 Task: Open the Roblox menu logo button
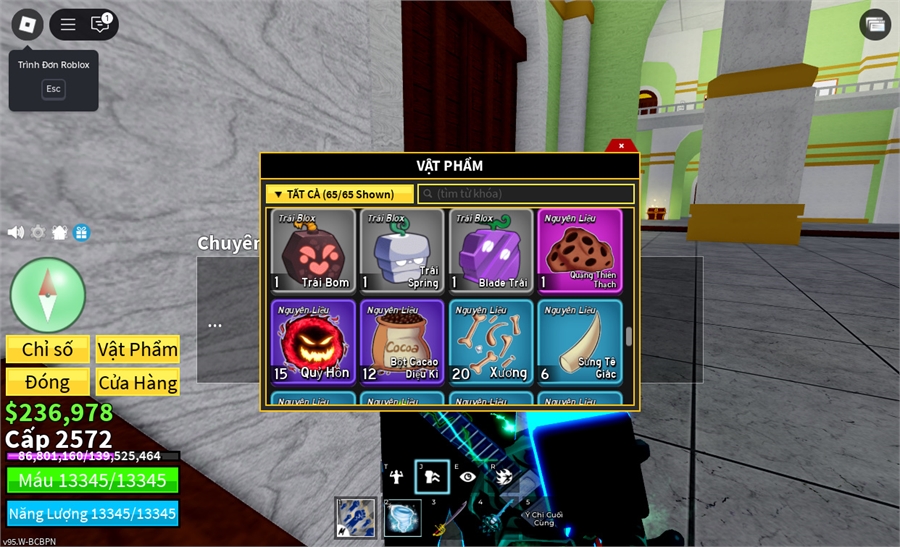27,24
